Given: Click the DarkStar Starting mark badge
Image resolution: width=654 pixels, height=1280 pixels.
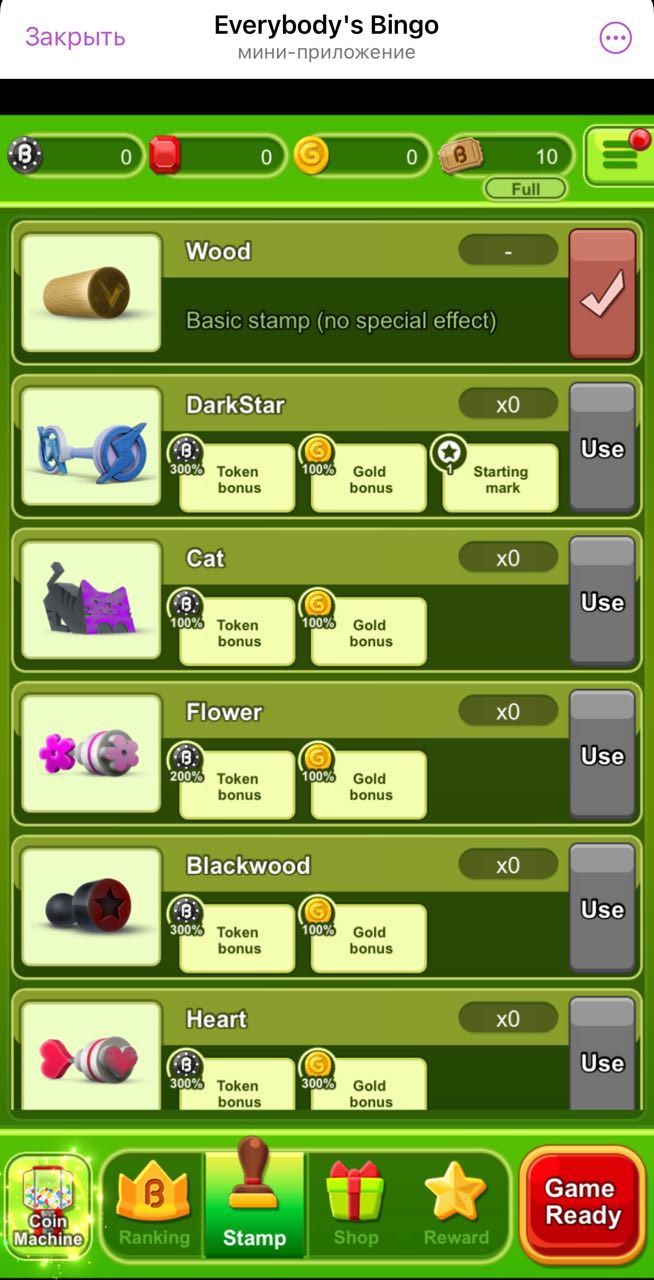Looking at the screenshot, I should 500,478.
